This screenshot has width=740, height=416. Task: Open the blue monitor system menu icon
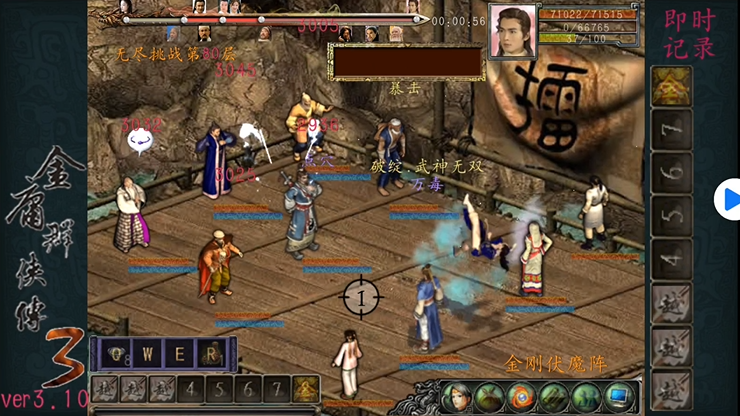pyautogui.click(x=619, y=396)
